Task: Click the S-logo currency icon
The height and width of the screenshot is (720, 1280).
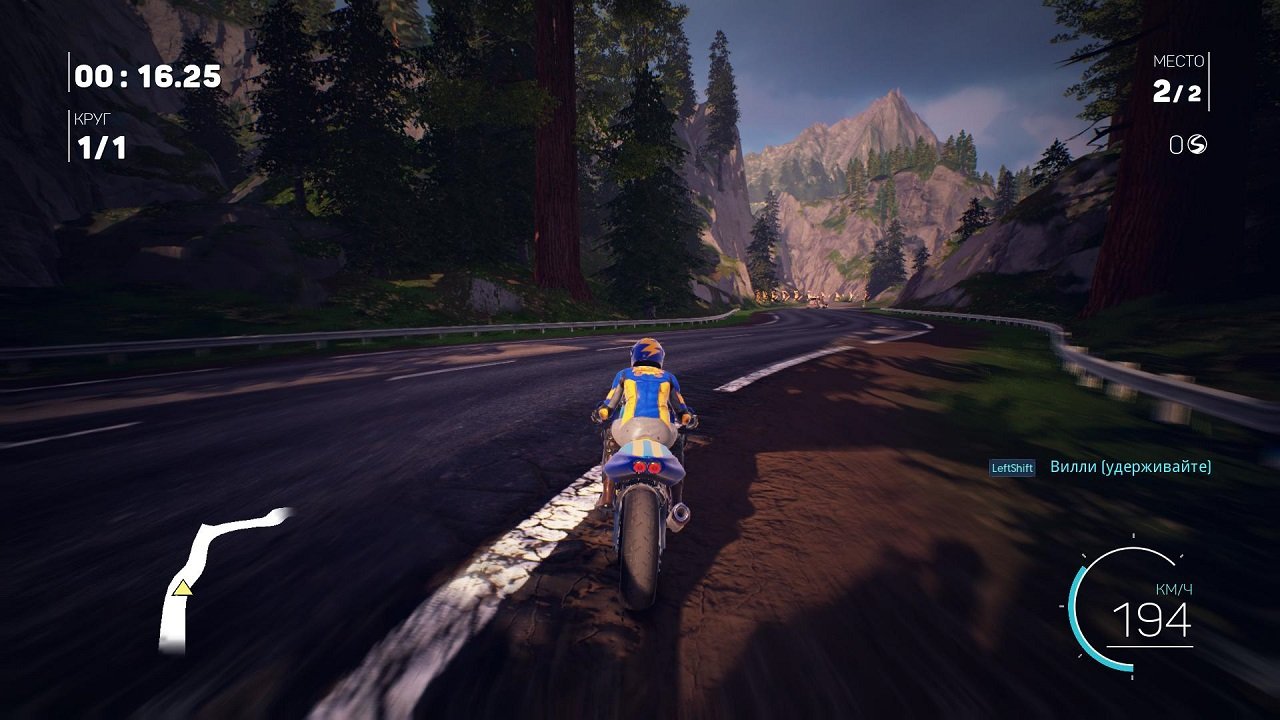Action: coord(1198,143)
